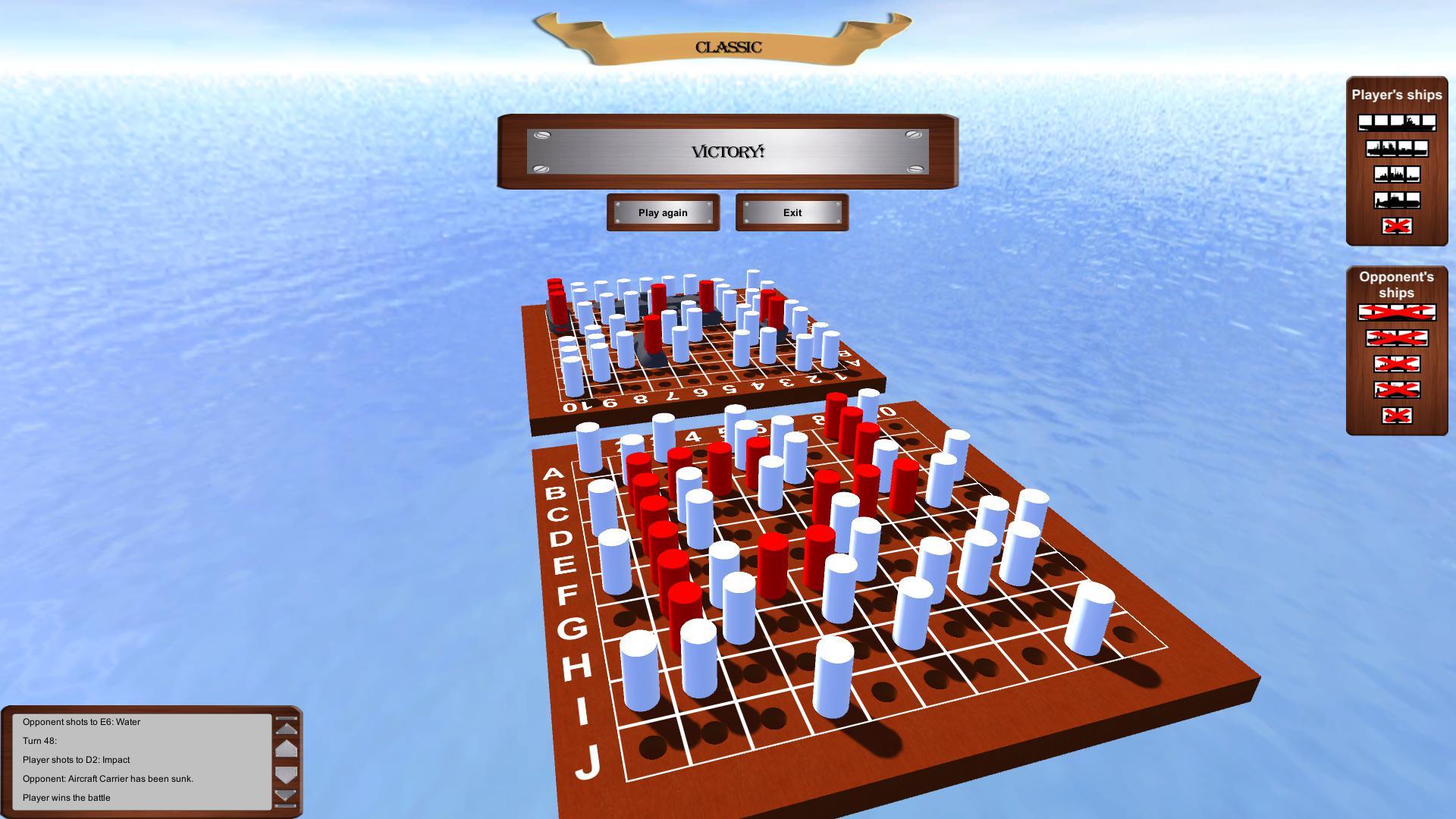
Task: Click the row label A on the player board
Action: coord(554,474)
